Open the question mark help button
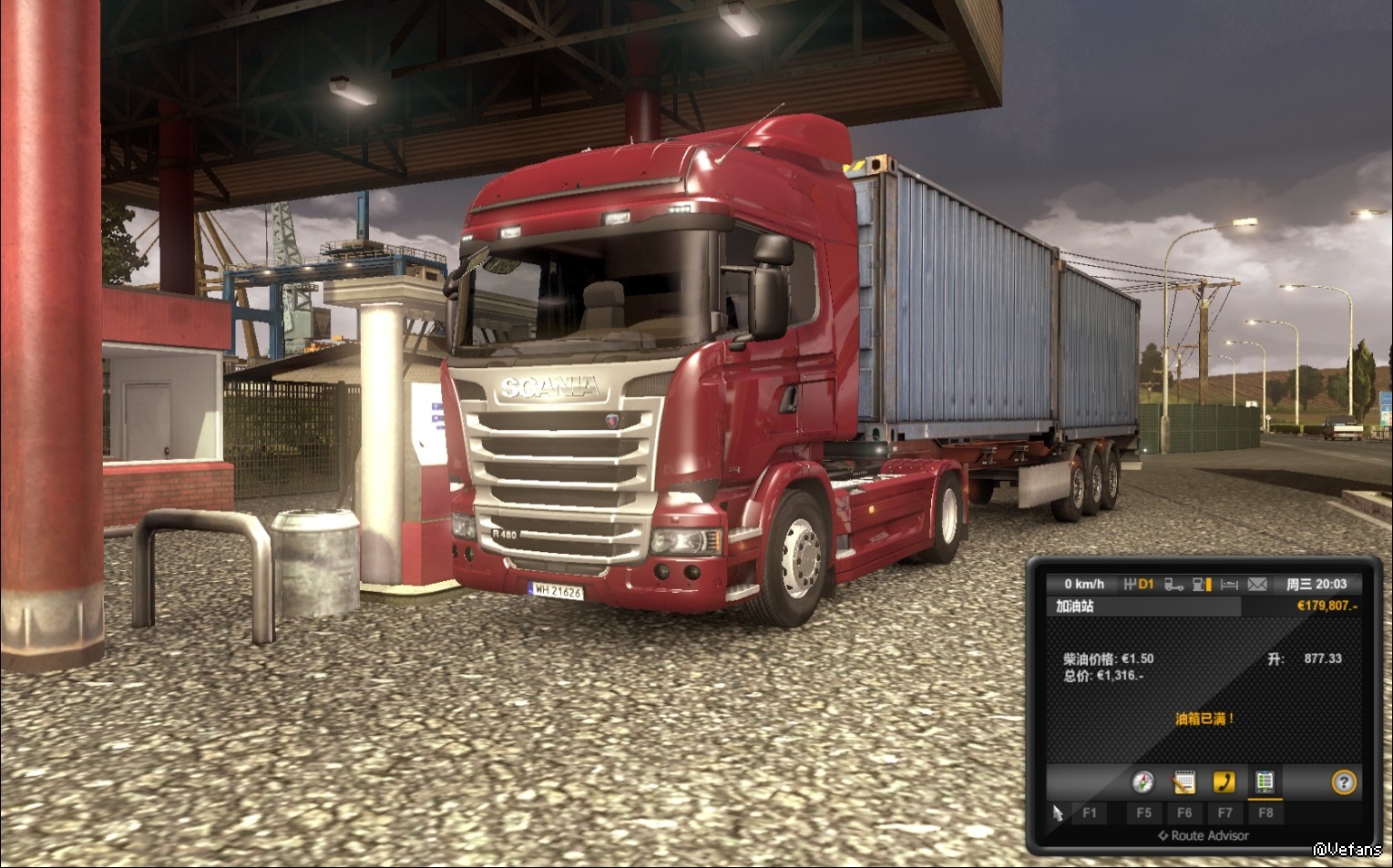This screenshot has height=868, width=1393. (x=1344, y=781)
